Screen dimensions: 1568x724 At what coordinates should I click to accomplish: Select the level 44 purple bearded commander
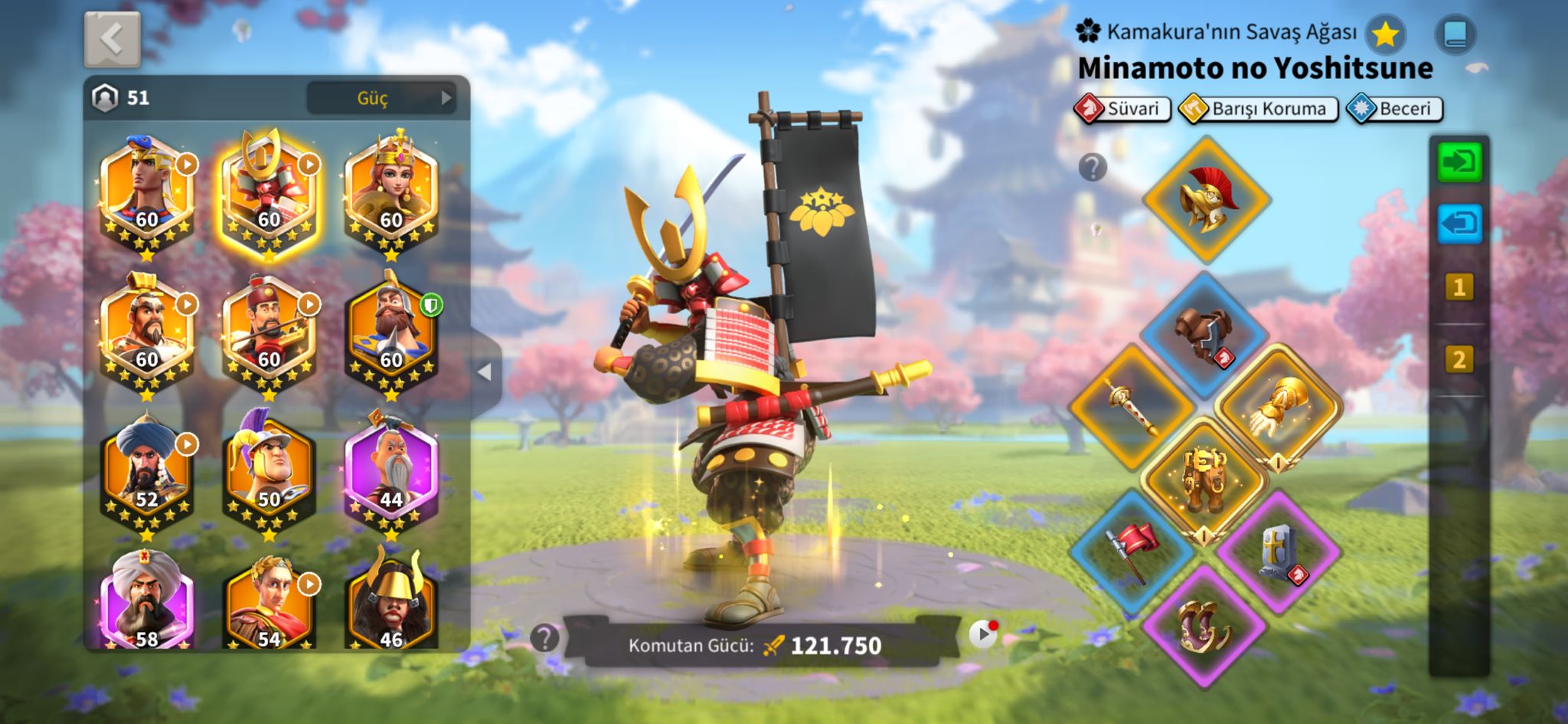point(391,467)
